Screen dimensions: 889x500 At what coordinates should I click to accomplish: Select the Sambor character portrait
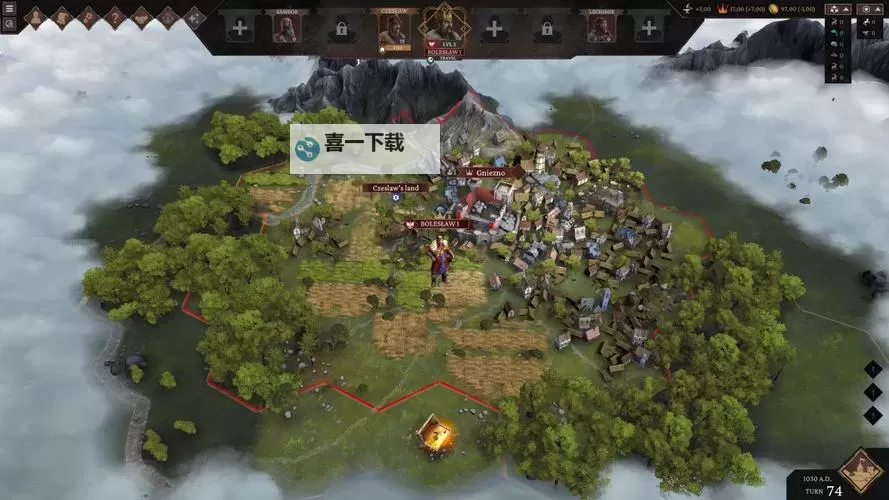287,29
